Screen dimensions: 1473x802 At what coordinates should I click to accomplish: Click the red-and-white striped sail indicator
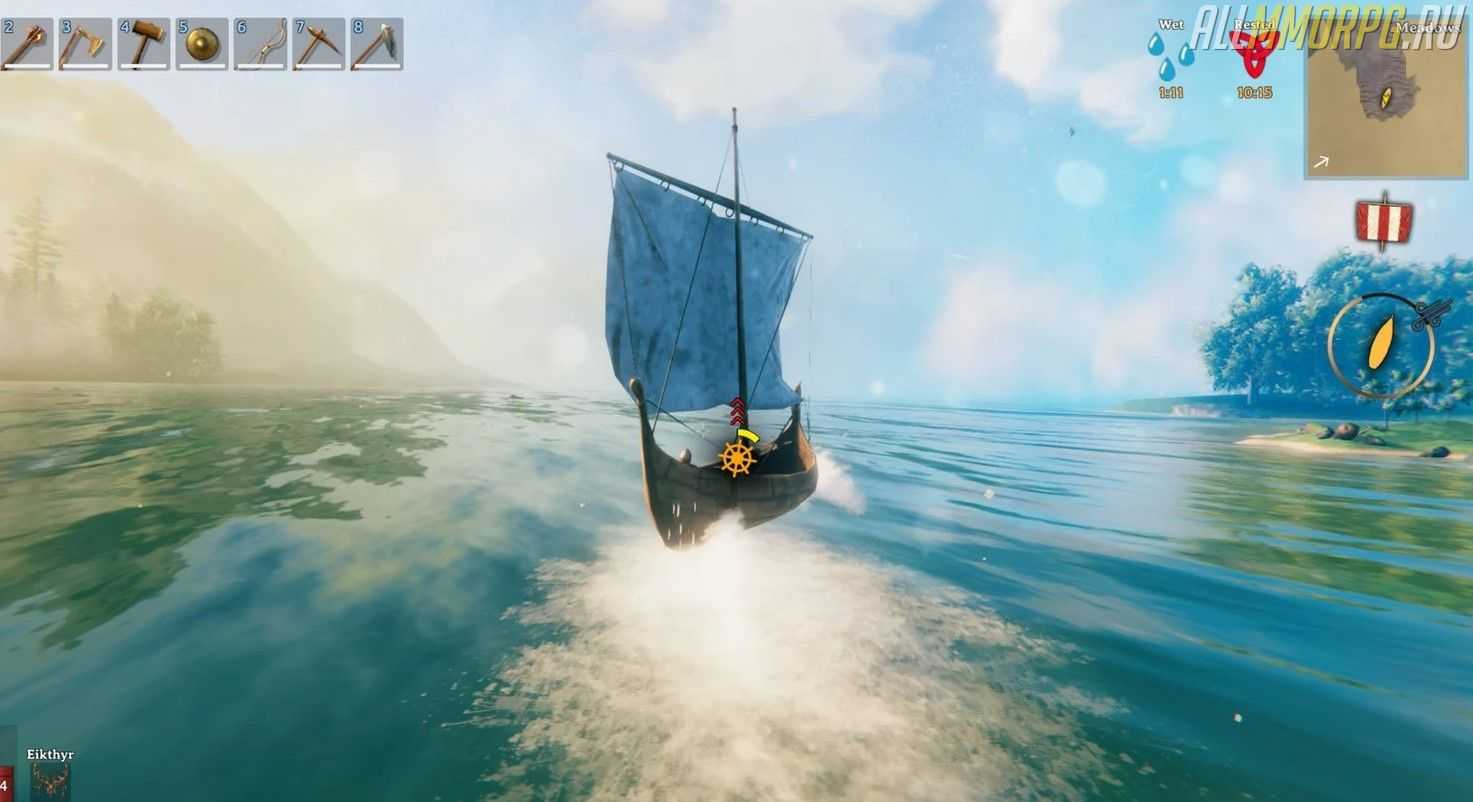click(1384, 221)
